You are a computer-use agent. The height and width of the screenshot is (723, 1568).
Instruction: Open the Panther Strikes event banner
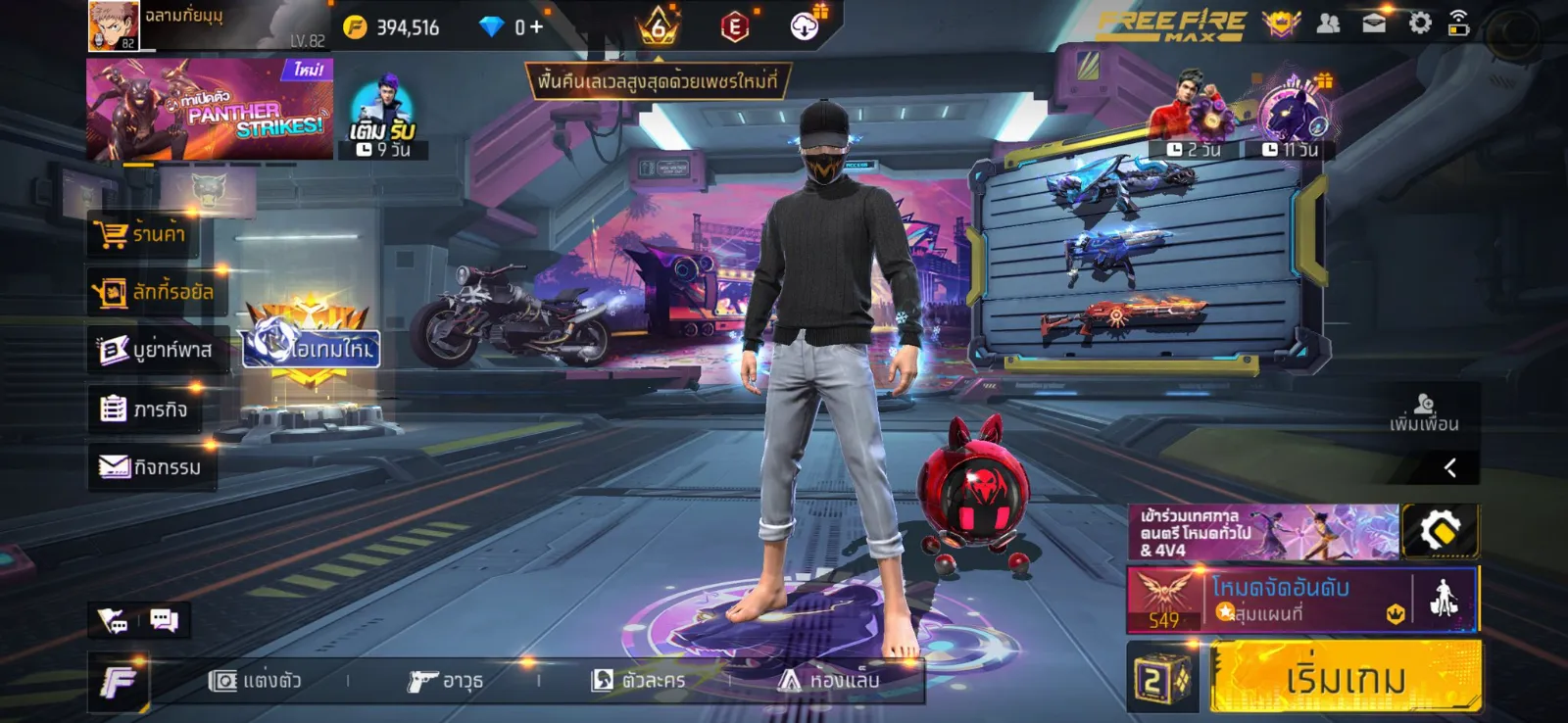tap(209, 109)
